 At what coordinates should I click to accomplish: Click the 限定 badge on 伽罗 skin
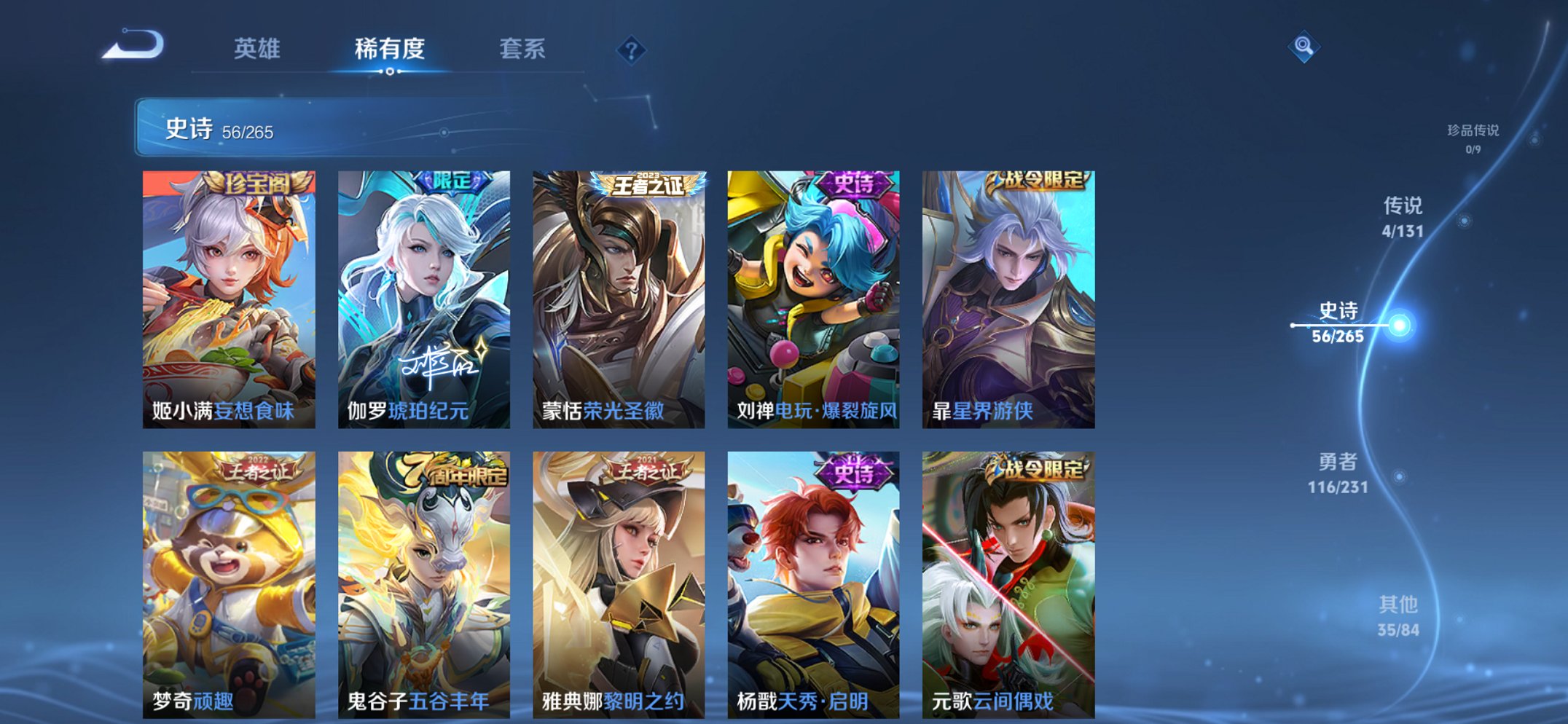point(451,182)
